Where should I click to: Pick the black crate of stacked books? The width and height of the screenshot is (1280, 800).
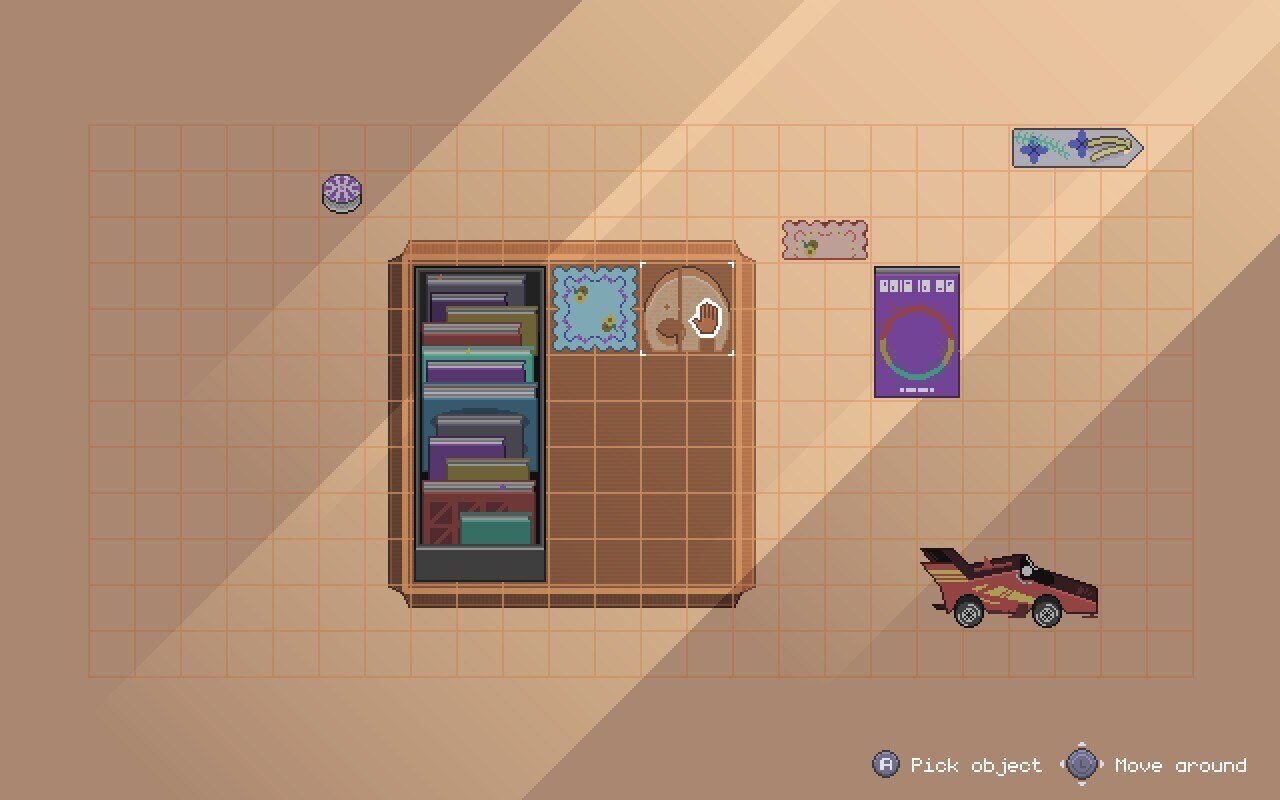(x=480, y=424)
